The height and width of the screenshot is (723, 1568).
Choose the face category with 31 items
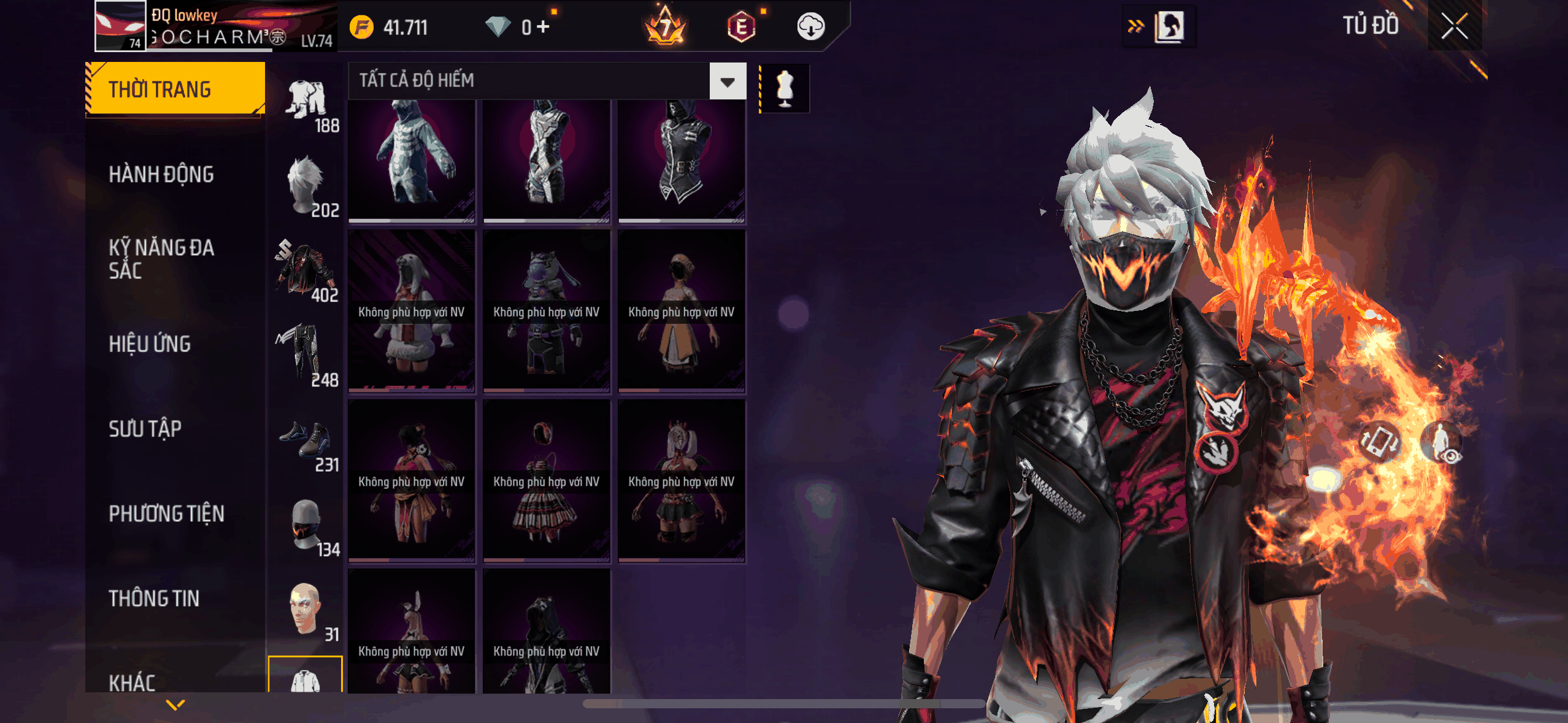tap(306, 611)
